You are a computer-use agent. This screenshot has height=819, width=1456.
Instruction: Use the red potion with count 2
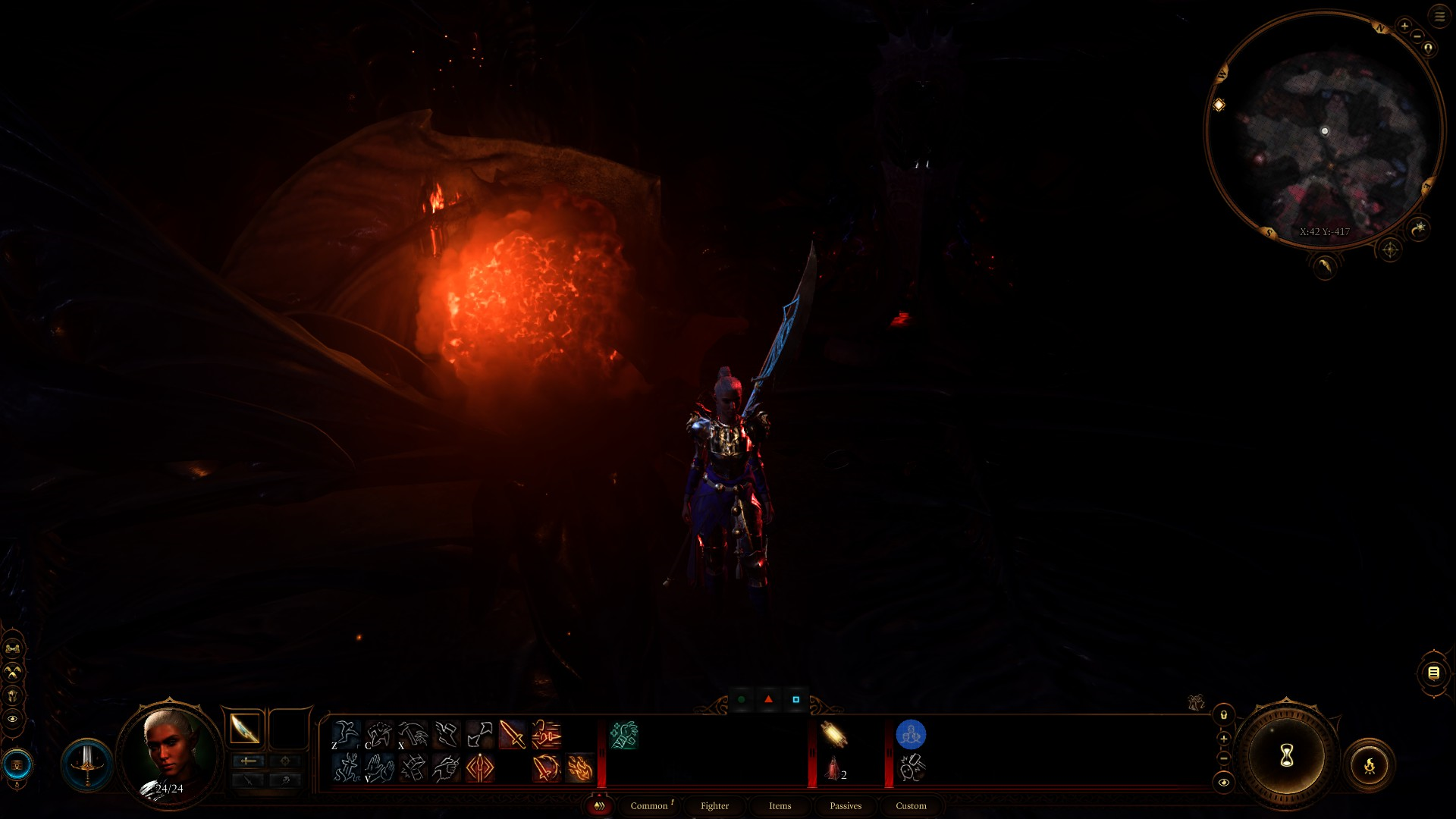833,769
